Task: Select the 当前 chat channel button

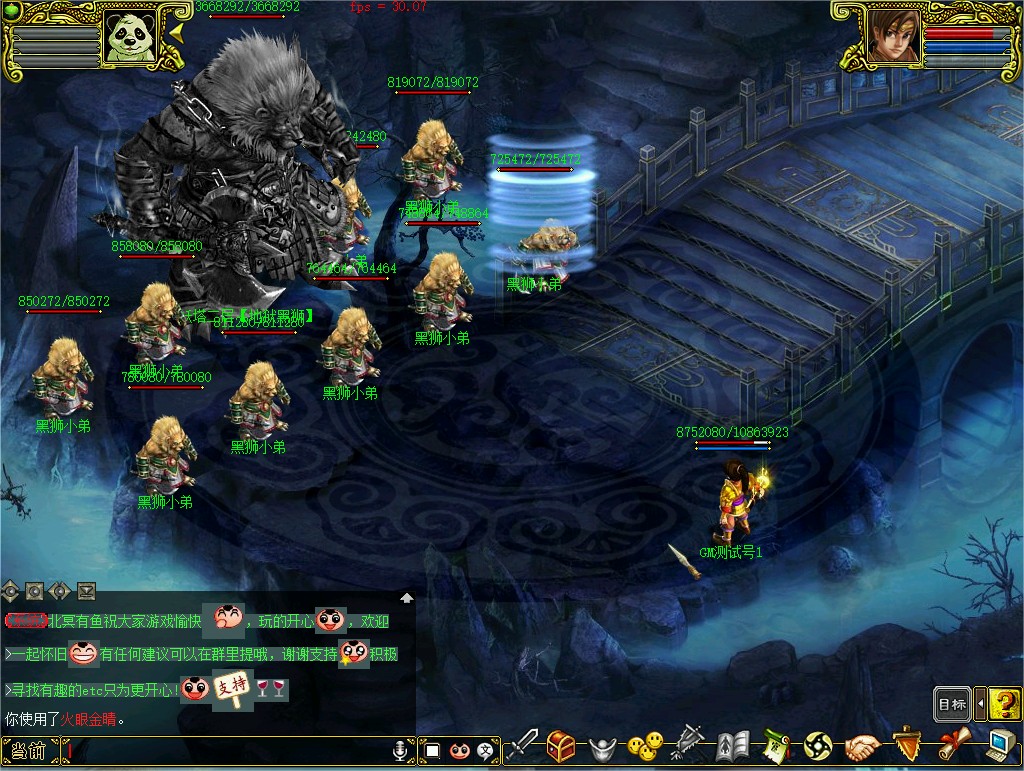Action: (29, 750)
